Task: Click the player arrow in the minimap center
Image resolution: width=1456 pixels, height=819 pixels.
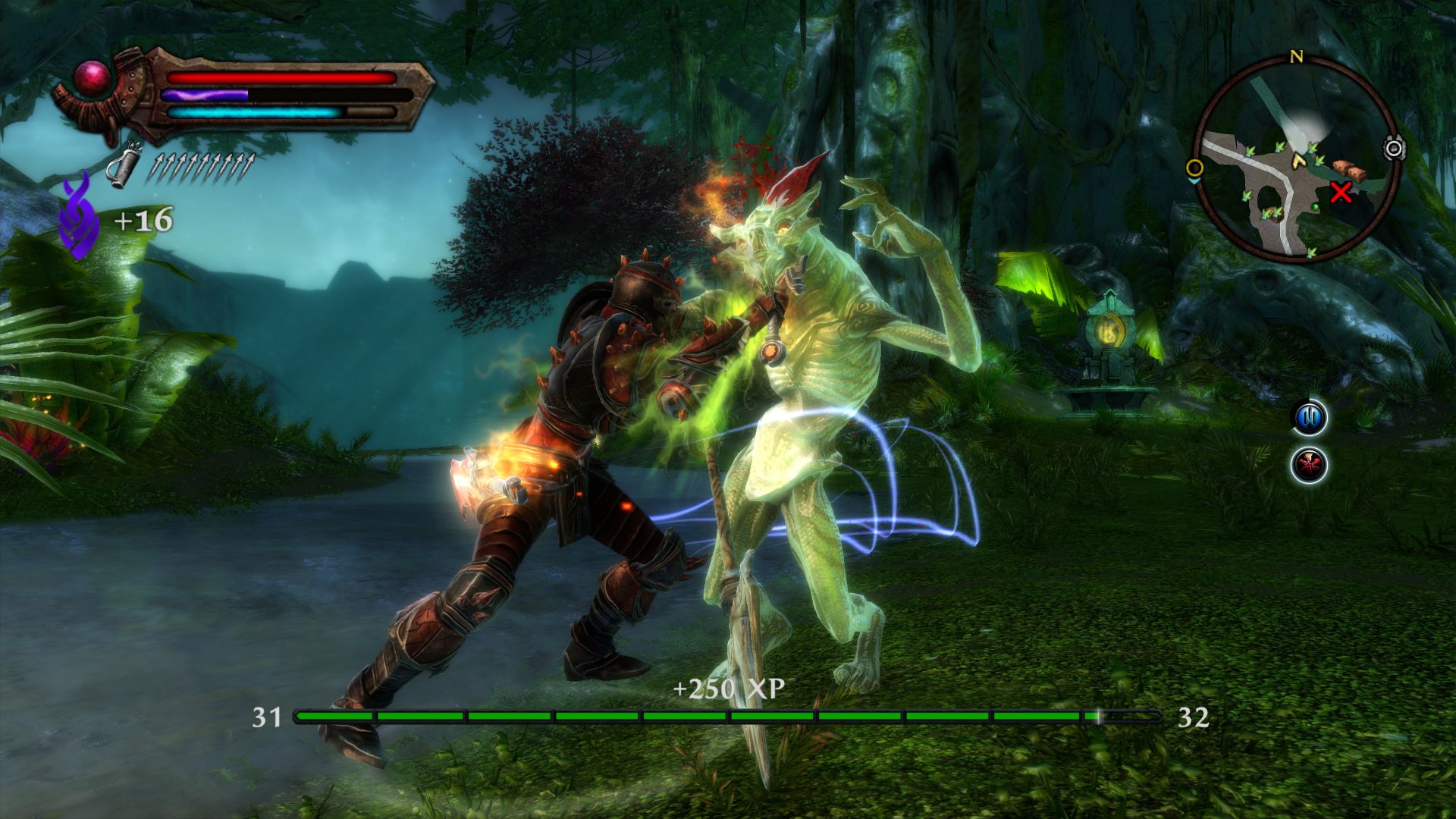Action: click(x=1299, y=162)
